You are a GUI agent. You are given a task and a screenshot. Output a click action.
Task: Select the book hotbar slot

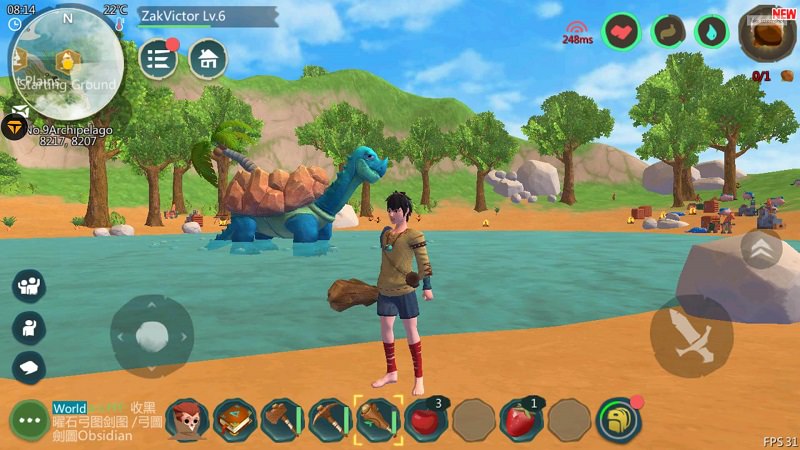tap(235, 420)
